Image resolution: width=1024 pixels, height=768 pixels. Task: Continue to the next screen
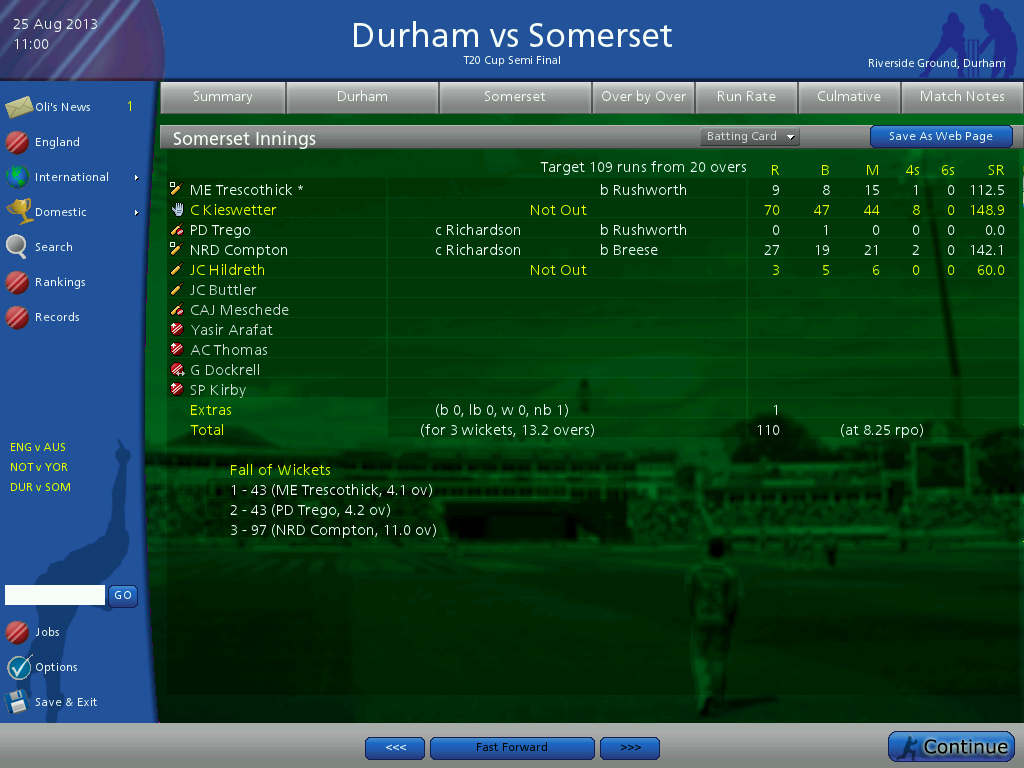point(951,747)
